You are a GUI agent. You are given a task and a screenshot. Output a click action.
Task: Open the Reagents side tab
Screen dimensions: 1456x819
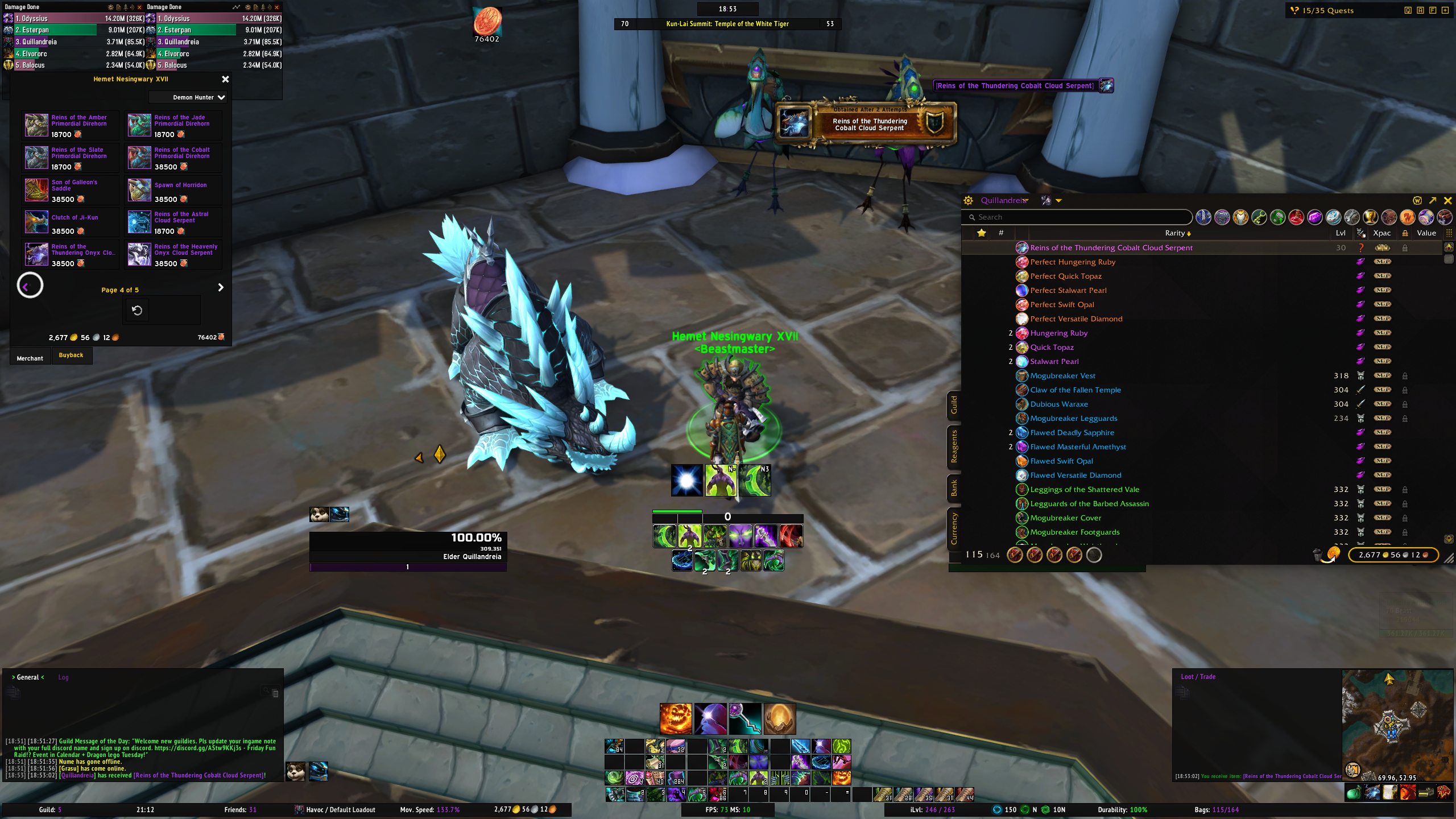coord(954,447)
